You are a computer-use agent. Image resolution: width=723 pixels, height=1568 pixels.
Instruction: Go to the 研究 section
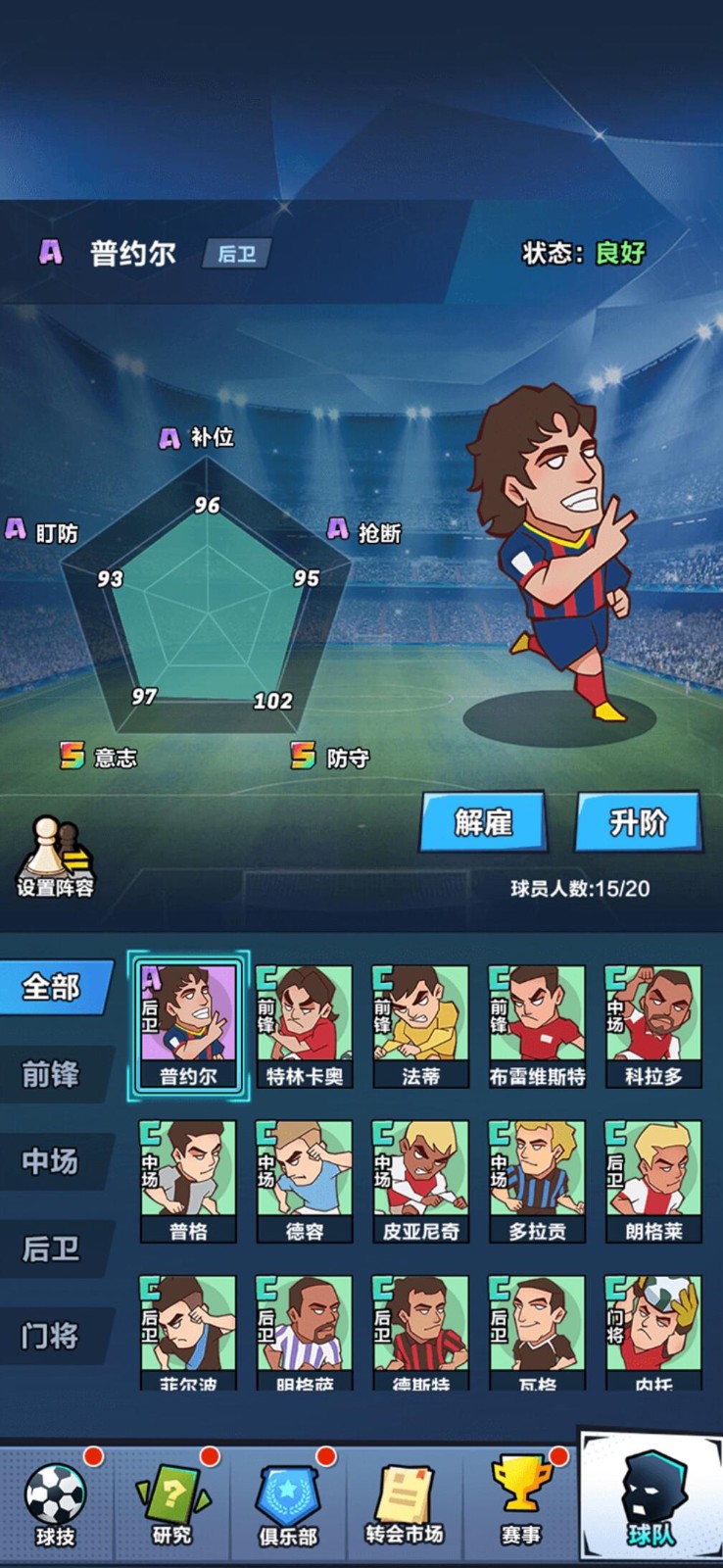coord(172,1504)
